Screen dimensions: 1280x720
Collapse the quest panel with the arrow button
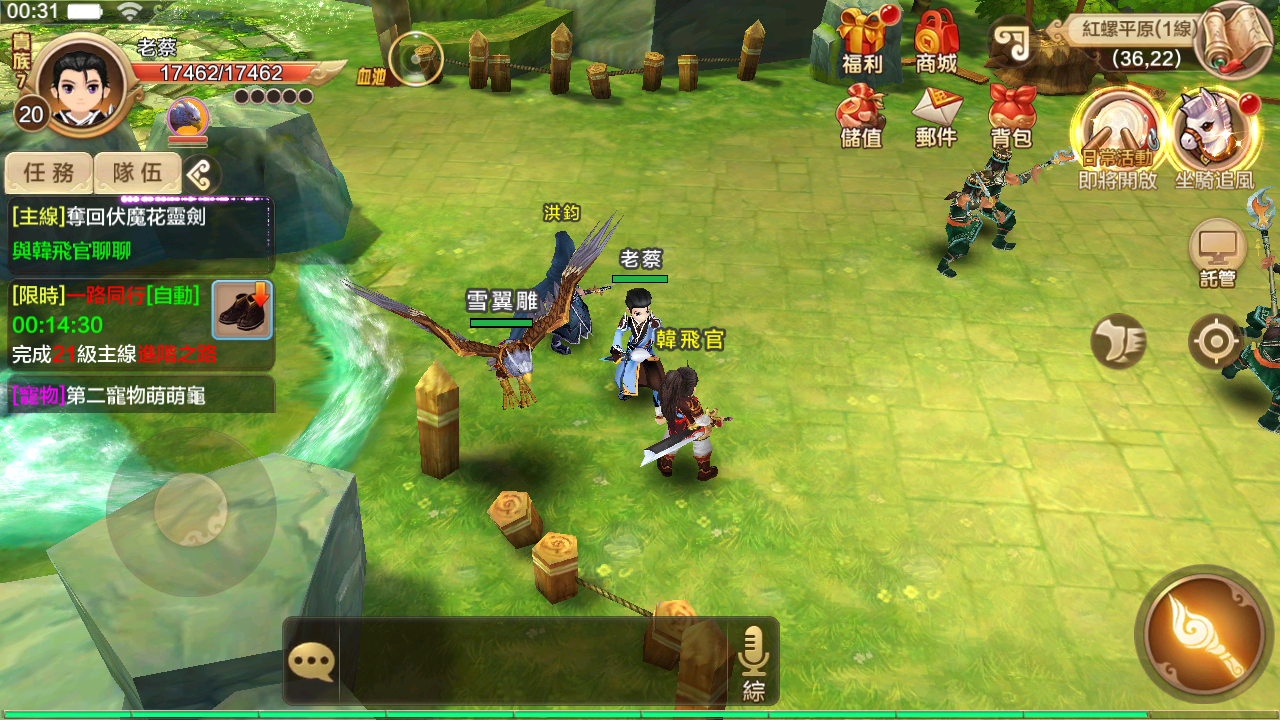[x=201, y=175]
